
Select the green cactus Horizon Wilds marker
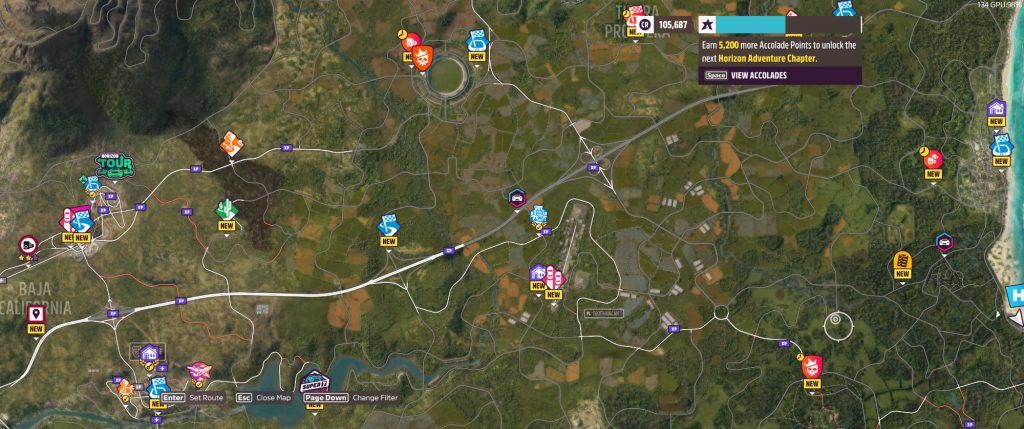click(x=226, y=210)
